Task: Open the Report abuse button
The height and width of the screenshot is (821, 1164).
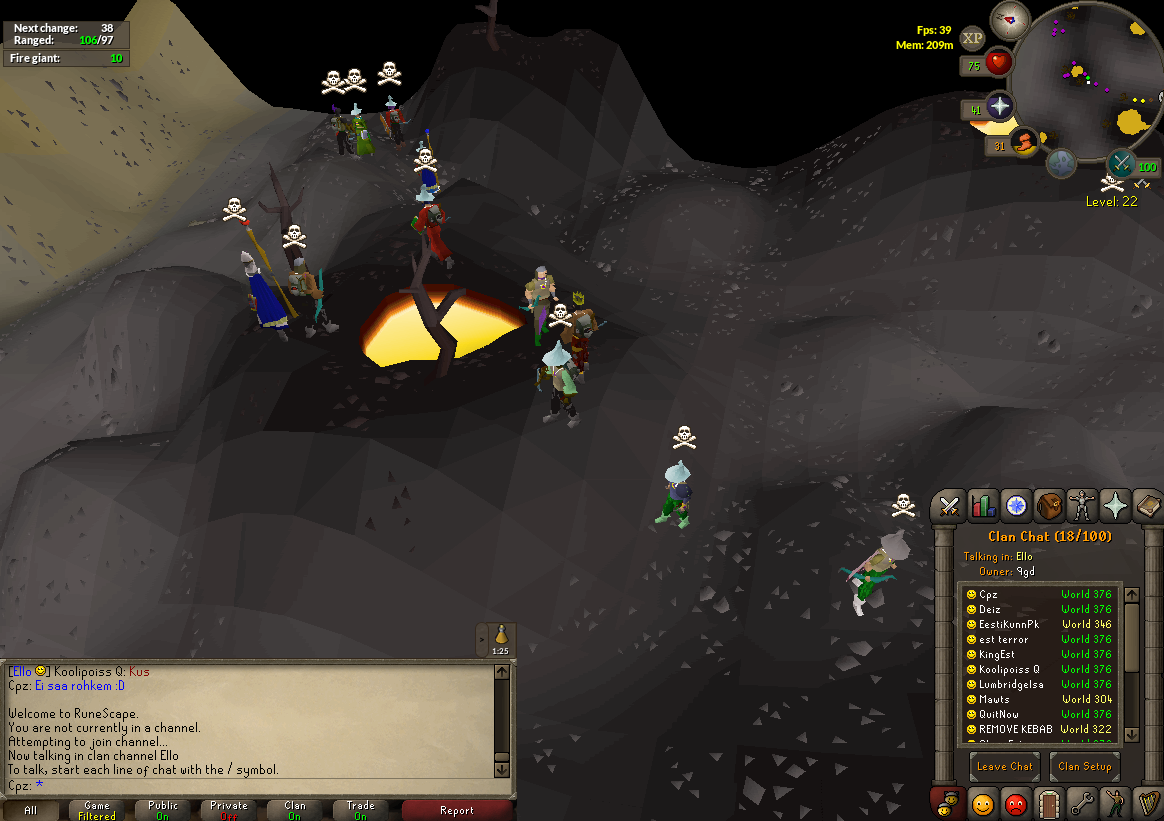Action: coord(457,810)
